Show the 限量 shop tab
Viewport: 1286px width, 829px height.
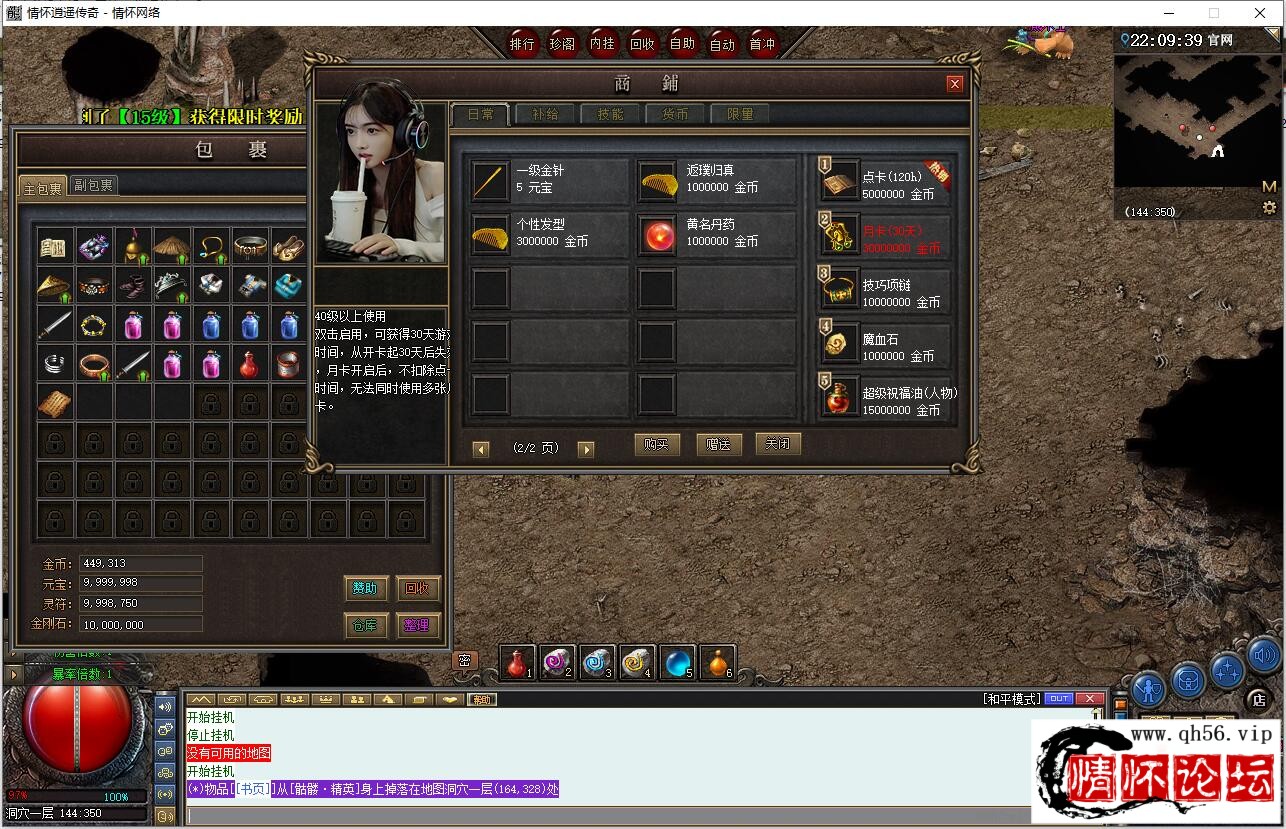tap(740, 114)
